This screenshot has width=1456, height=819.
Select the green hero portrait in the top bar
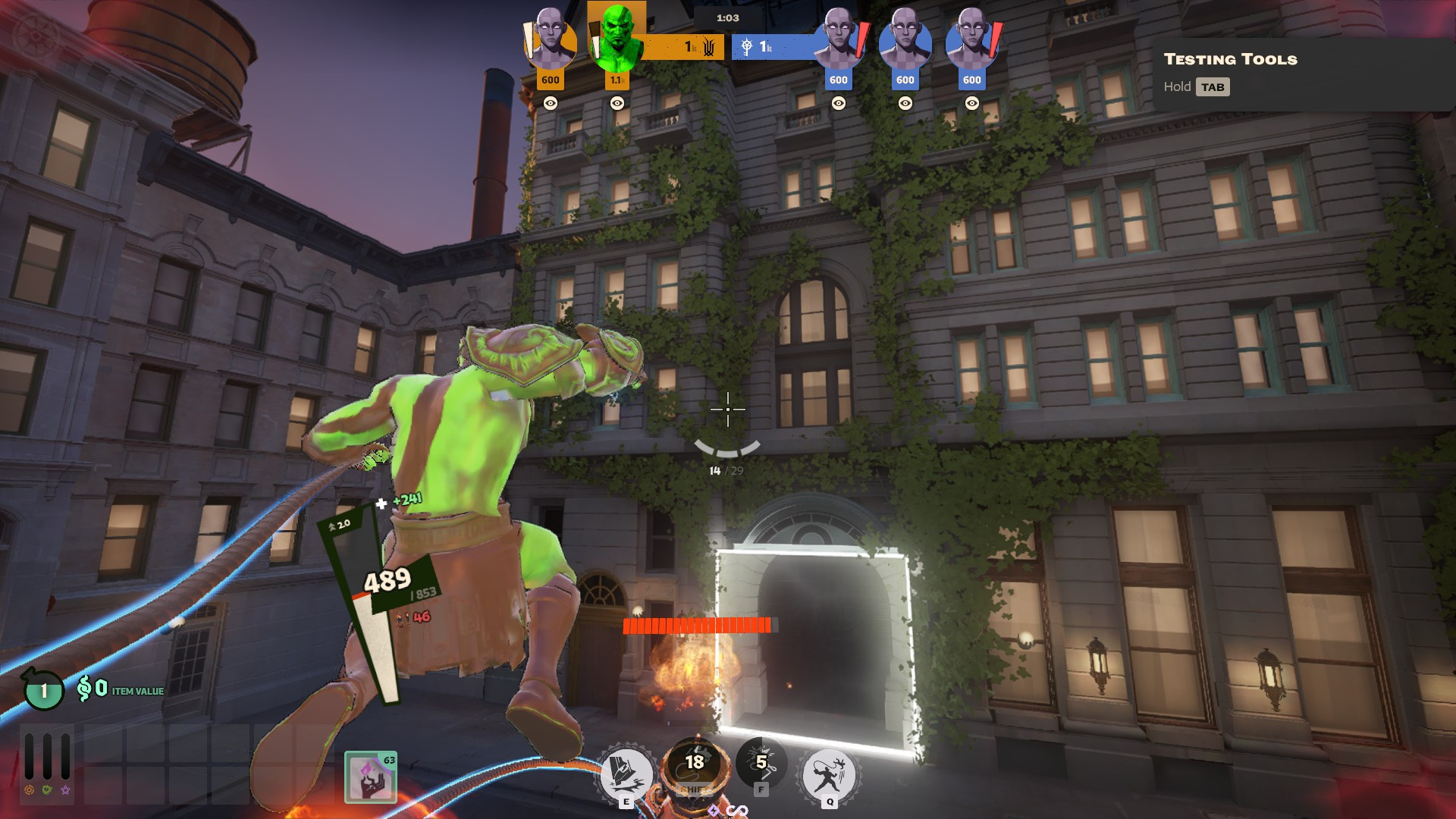click(617, 38)
